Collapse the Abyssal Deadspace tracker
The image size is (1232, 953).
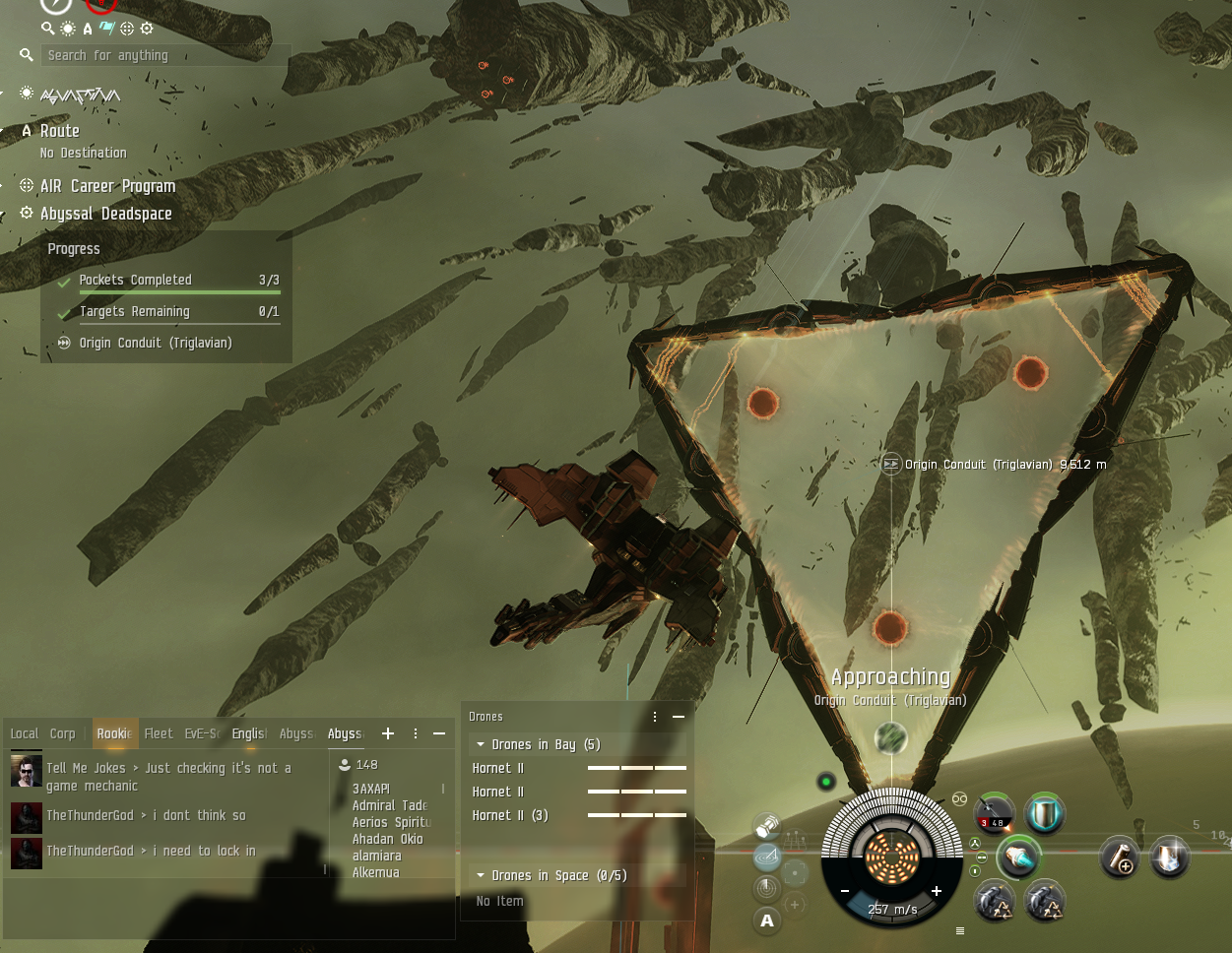pyautogui.click(x=105, y=214)
